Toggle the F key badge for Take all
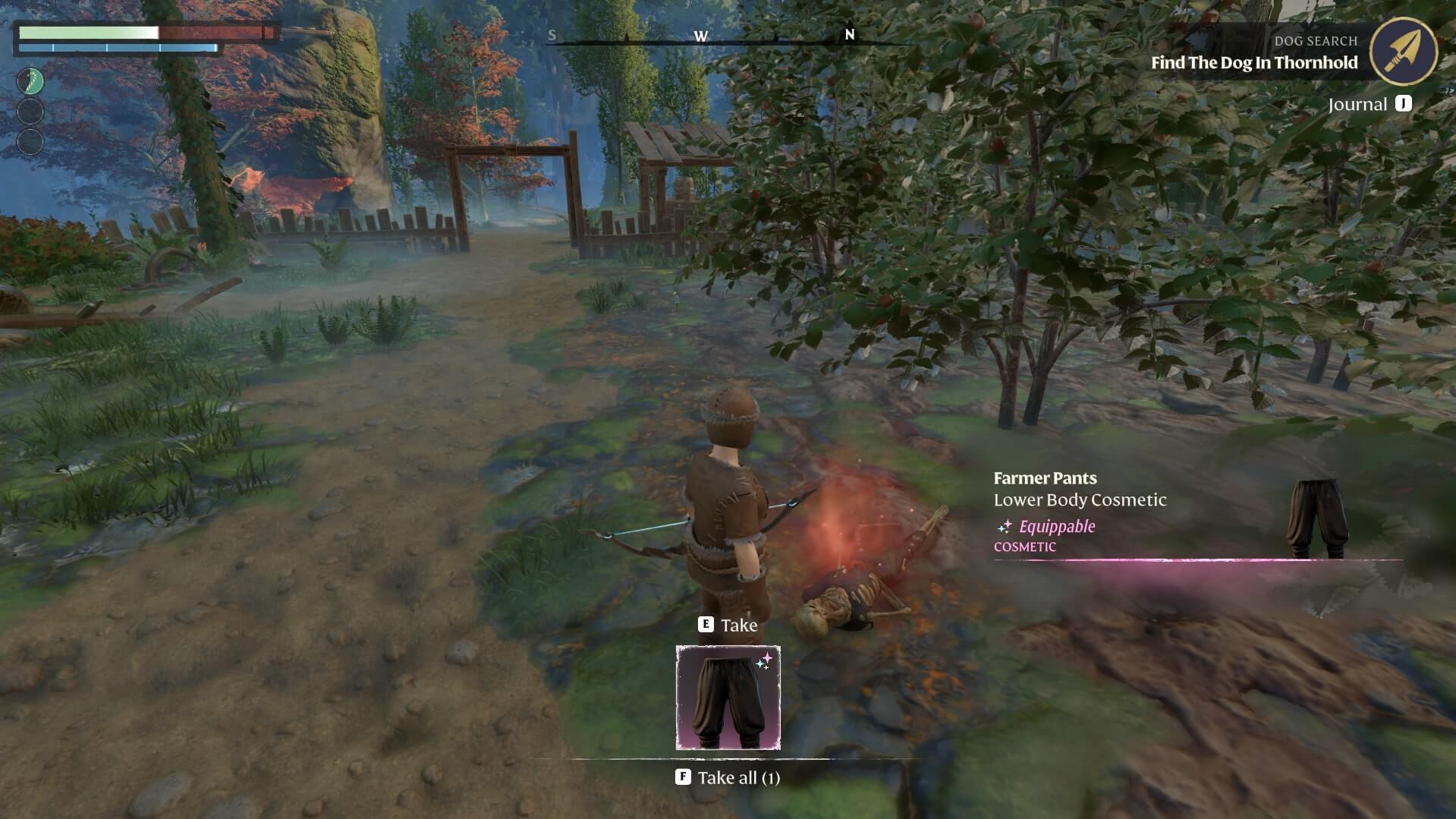1456x819 pixels. point(684,777)
